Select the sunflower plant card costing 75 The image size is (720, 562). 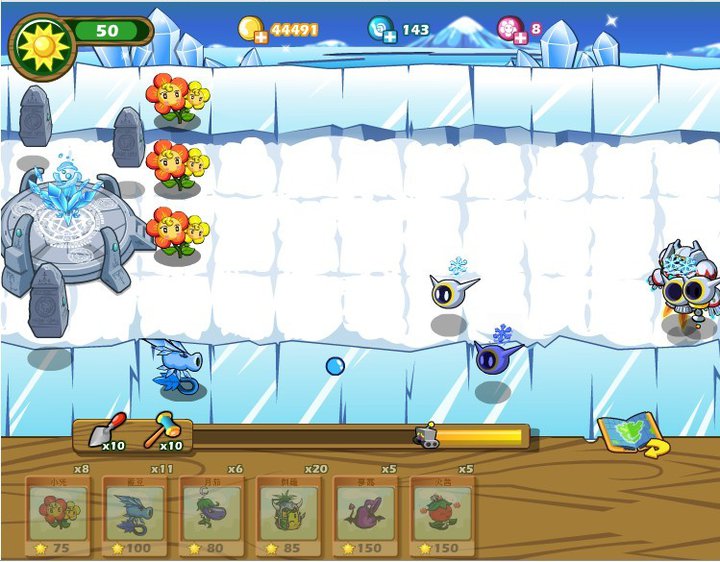(58, 515)
